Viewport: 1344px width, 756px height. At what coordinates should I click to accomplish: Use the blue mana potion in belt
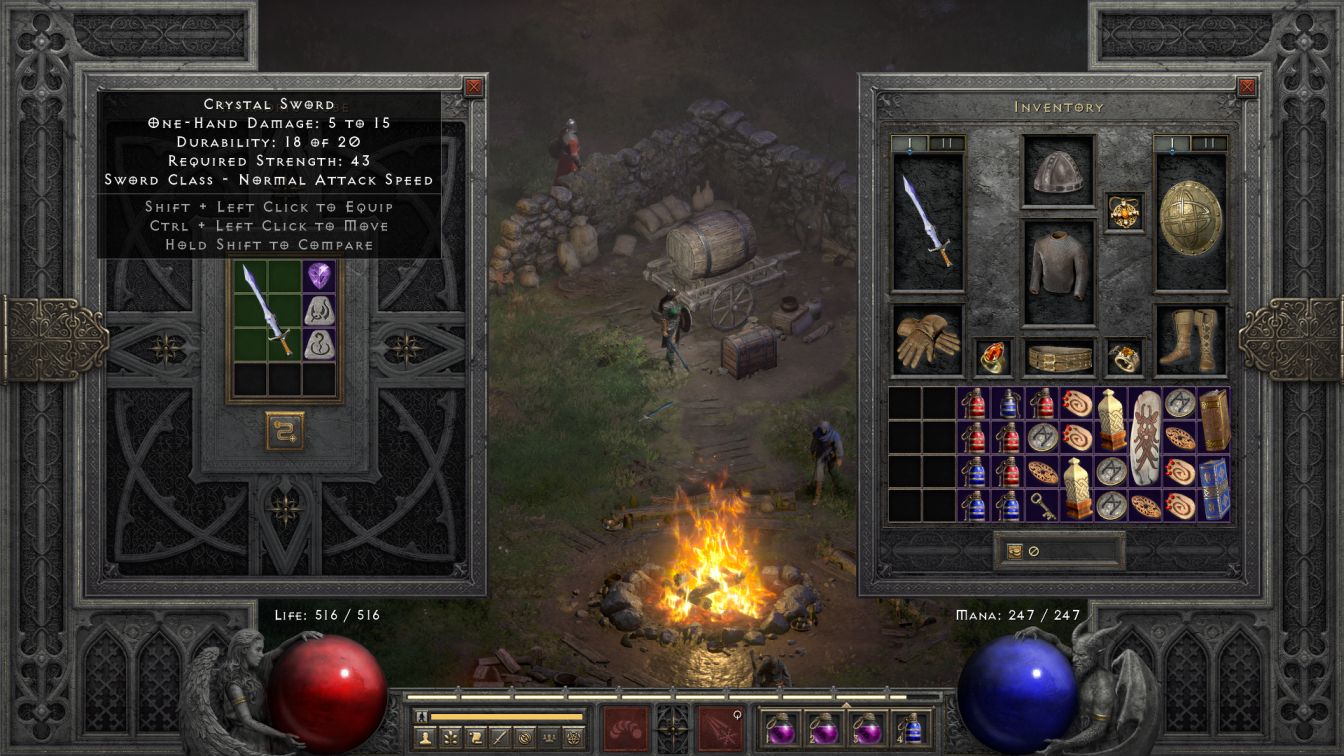click(x=912, y=727)
